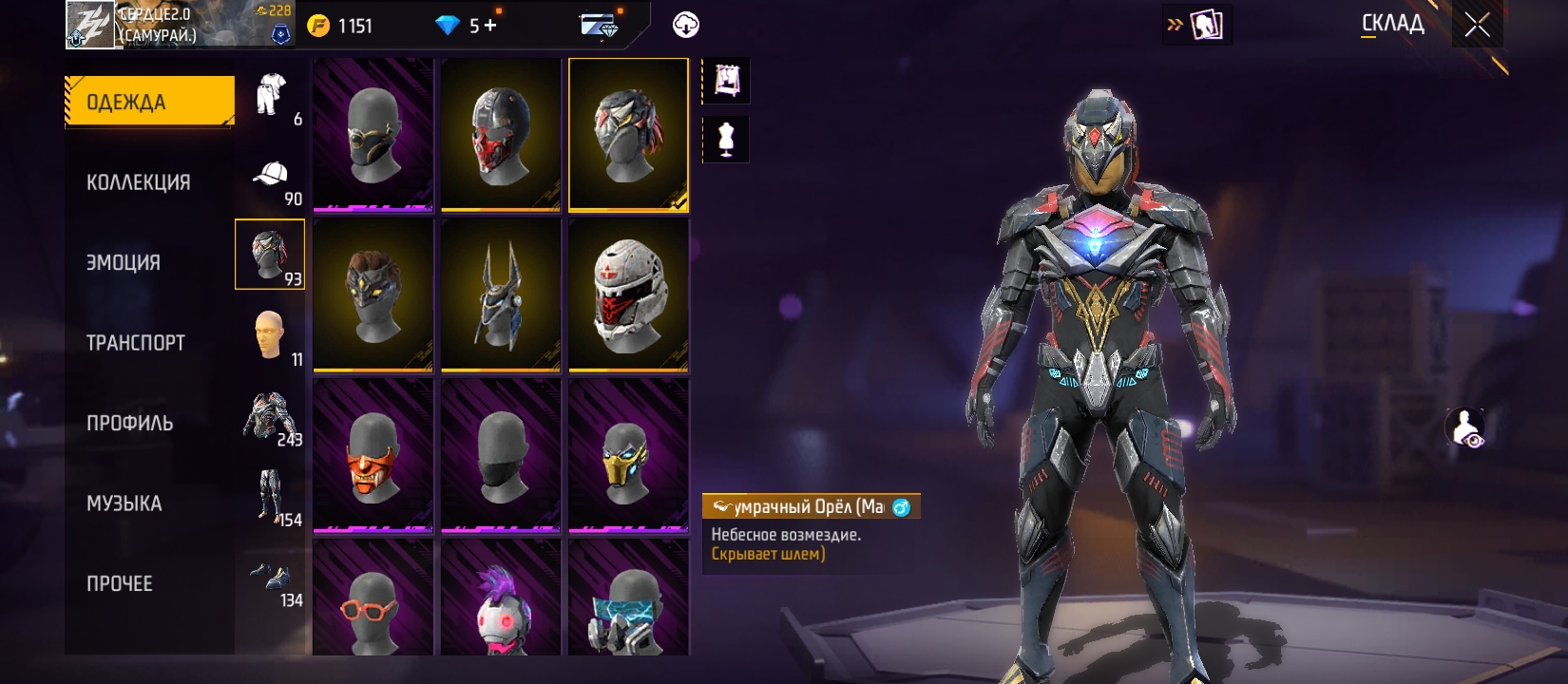Image resolution: width=1568 pixels, height=684 pixels.
Task: Select the horned Anubis-style helmet
Action: [x=501, y=295]
